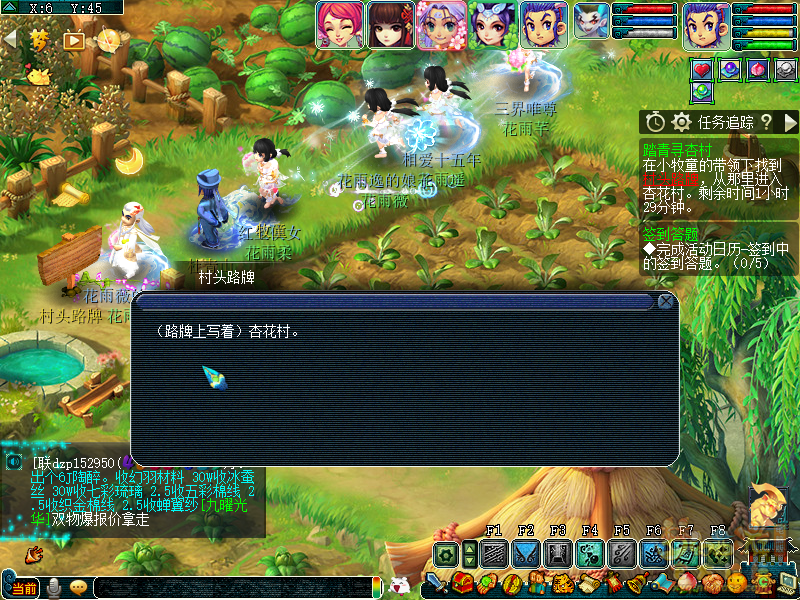Use the F8 green skill slot

click(717, 553)
